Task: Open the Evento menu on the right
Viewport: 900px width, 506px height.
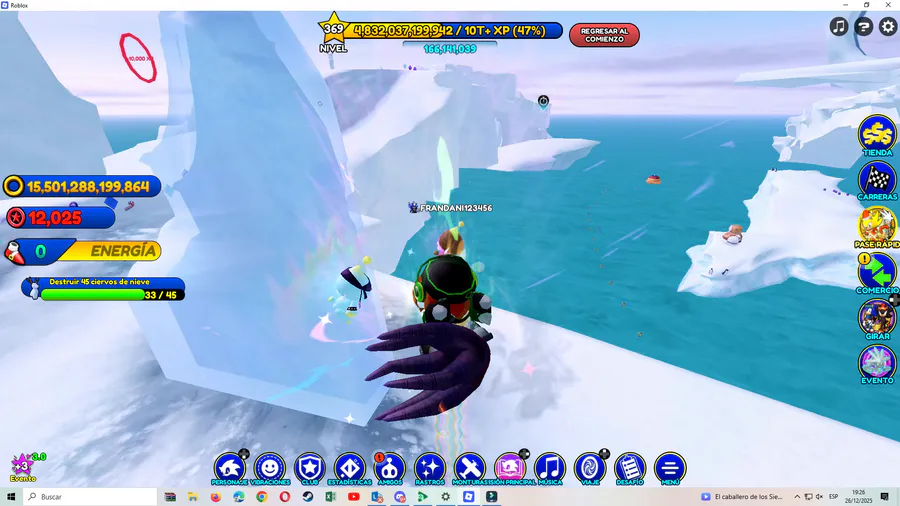Action: click(x=877, y=364)
